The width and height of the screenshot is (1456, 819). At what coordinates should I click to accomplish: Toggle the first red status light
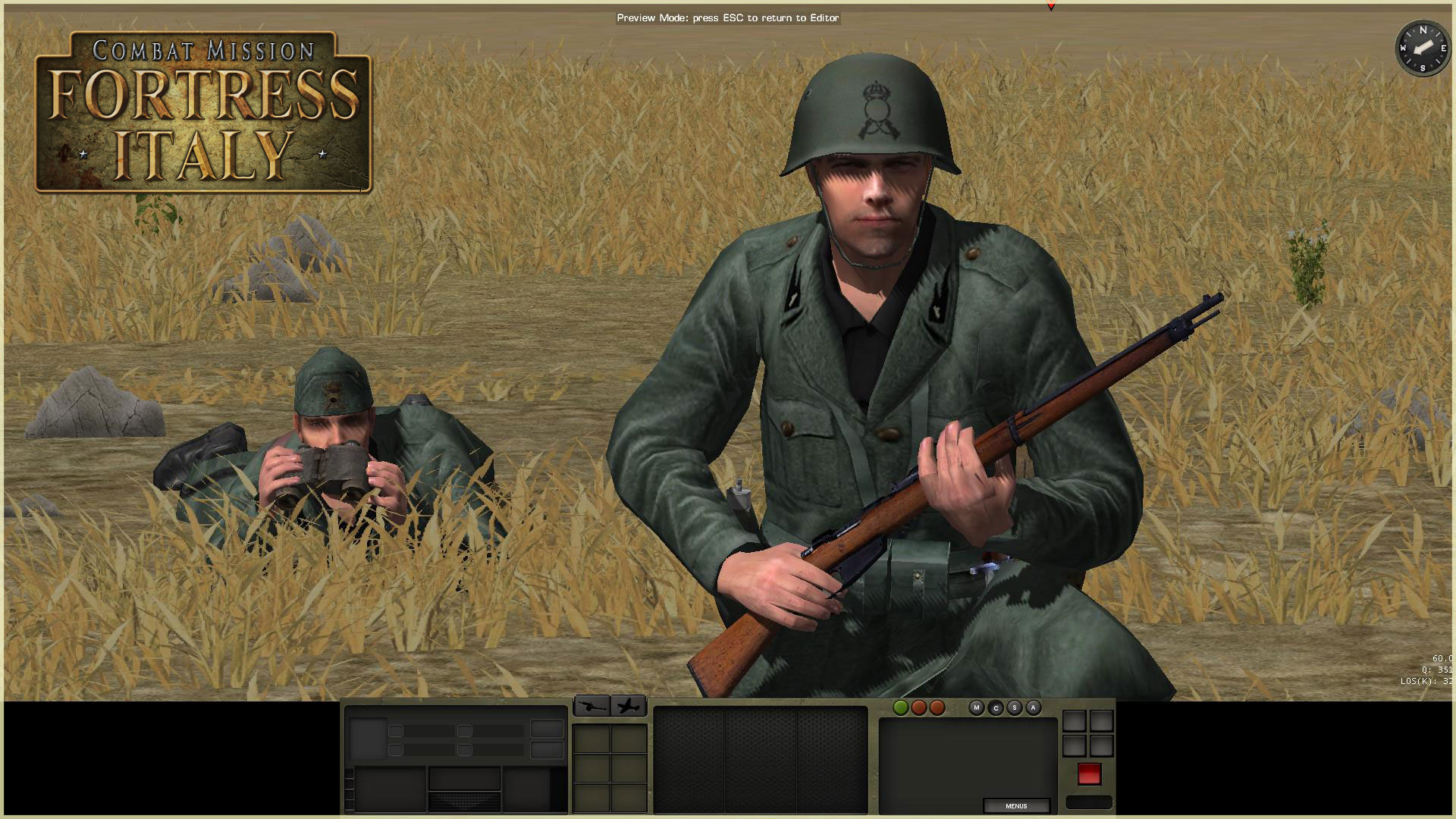click(919, 707)
